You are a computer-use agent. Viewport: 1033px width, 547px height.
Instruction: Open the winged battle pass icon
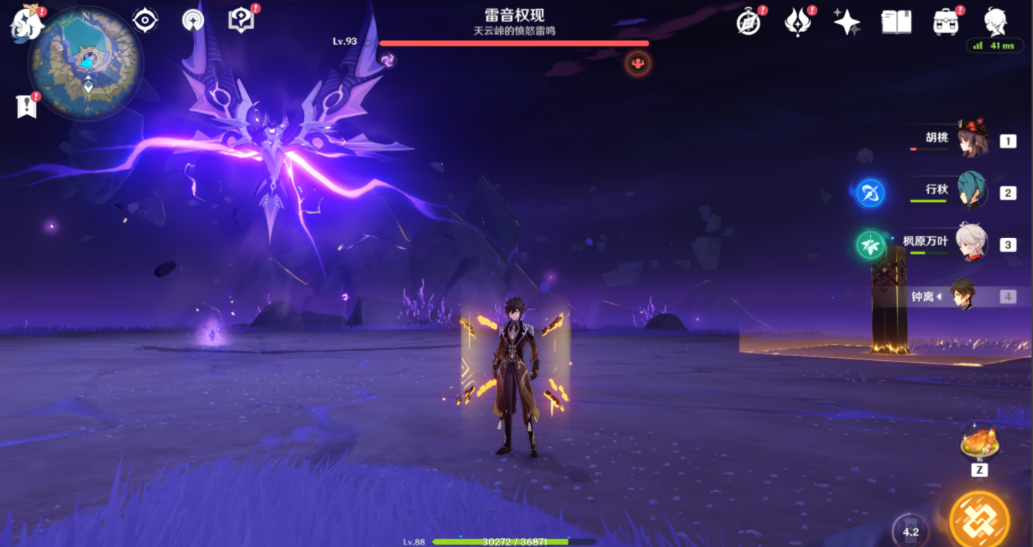click(797, 22)
